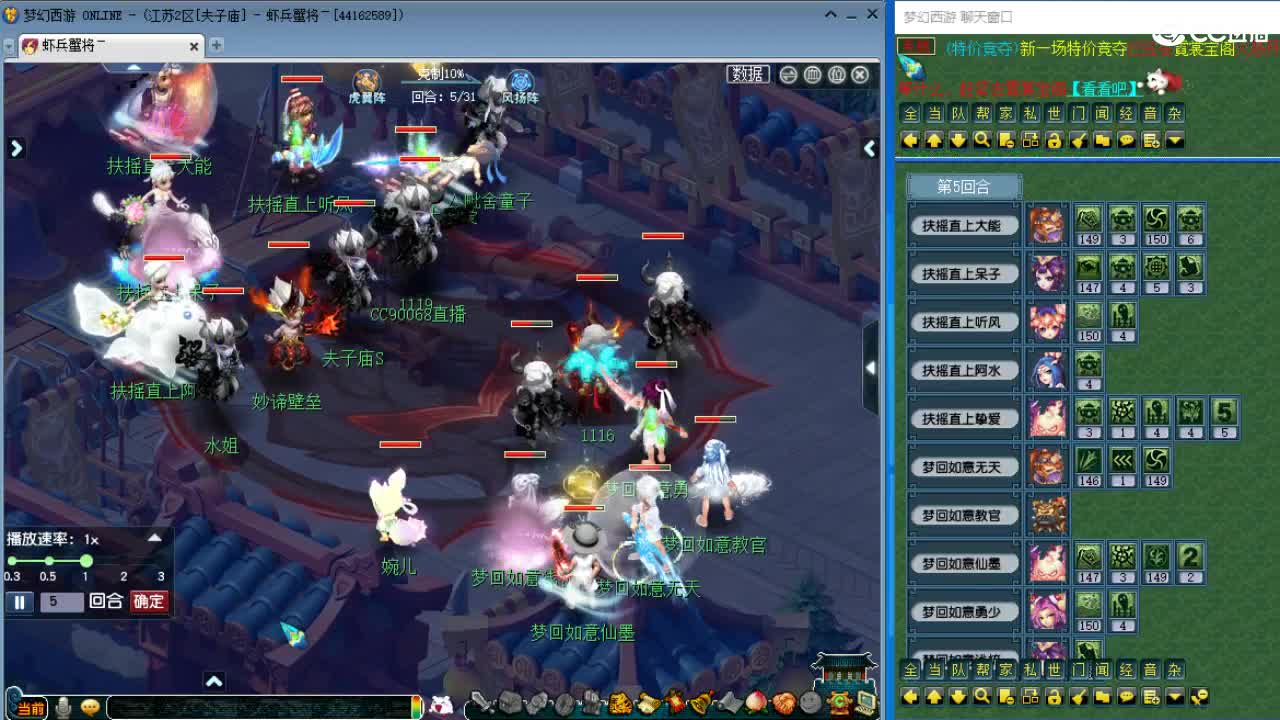This screenshot has width=1280, height=720.
Task: Click the 风扬阵 formation icon
Action: (519, 80)
